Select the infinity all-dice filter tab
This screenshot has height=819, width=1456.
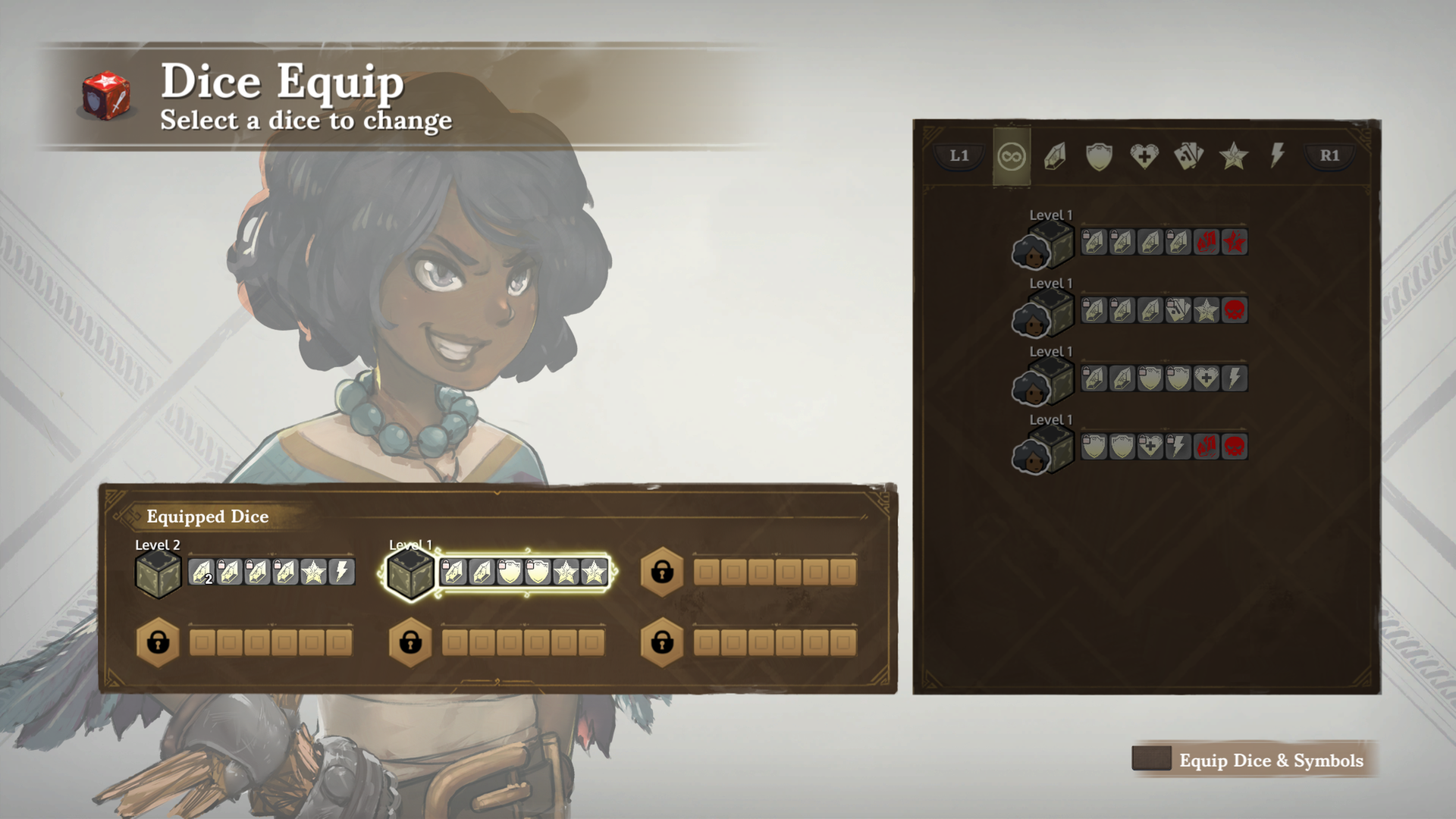[1012, 157]
